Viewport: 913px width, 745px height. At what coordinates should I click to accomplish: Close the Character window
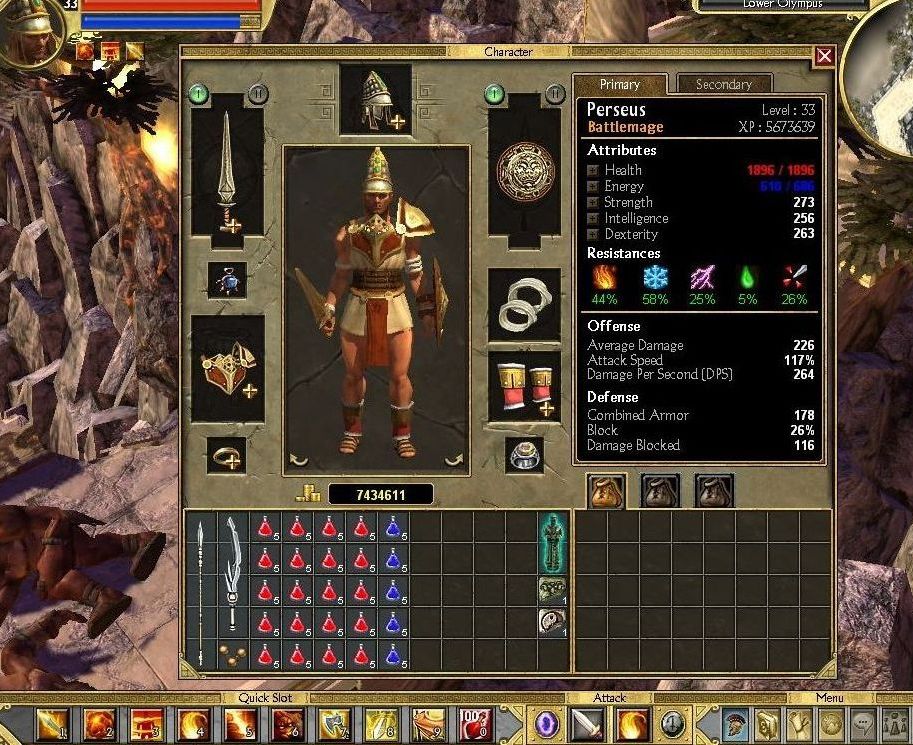824,57
